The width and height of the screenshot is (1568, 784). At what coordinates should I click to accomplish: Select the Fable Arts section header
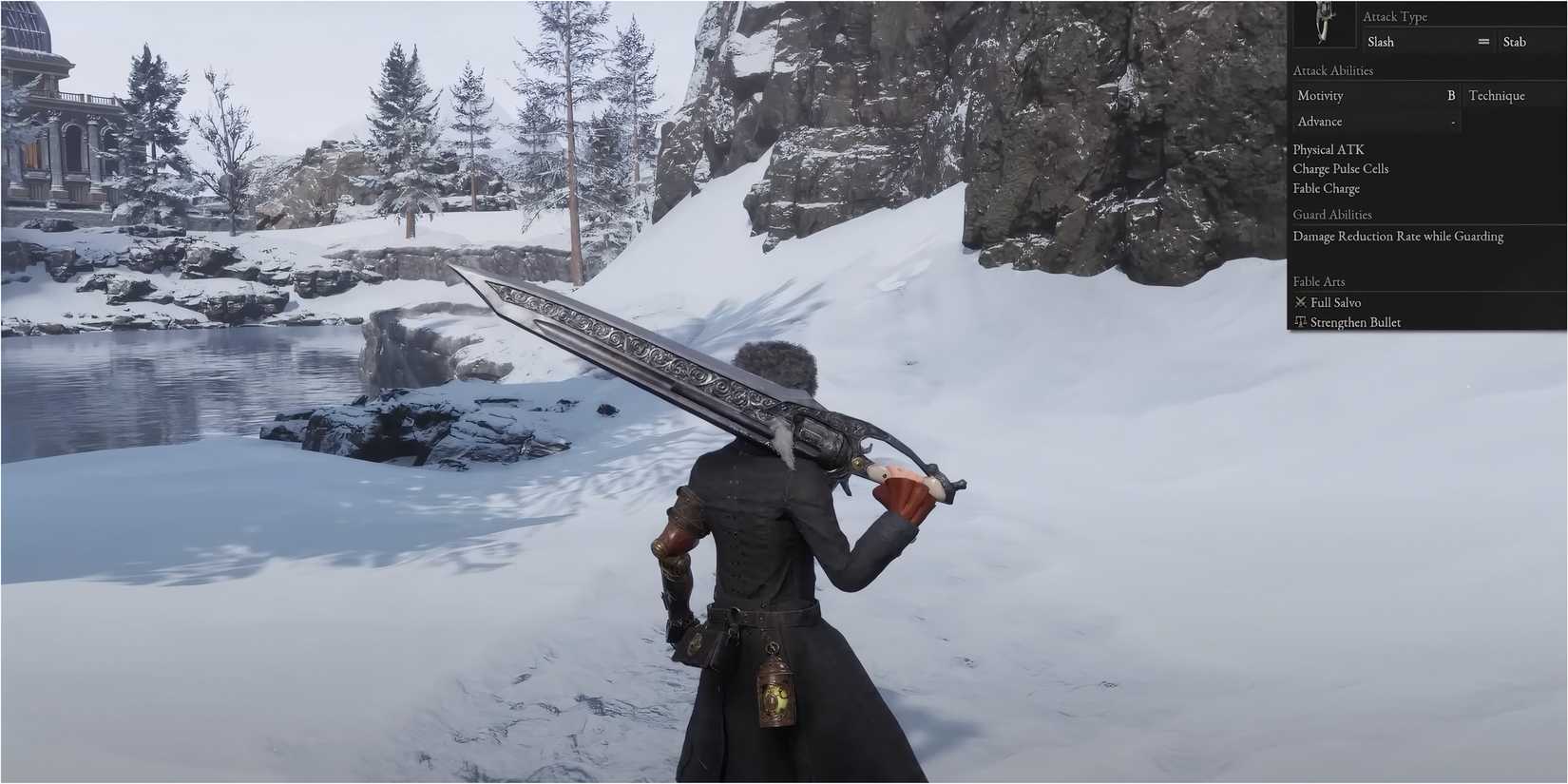pos(1318,281)
